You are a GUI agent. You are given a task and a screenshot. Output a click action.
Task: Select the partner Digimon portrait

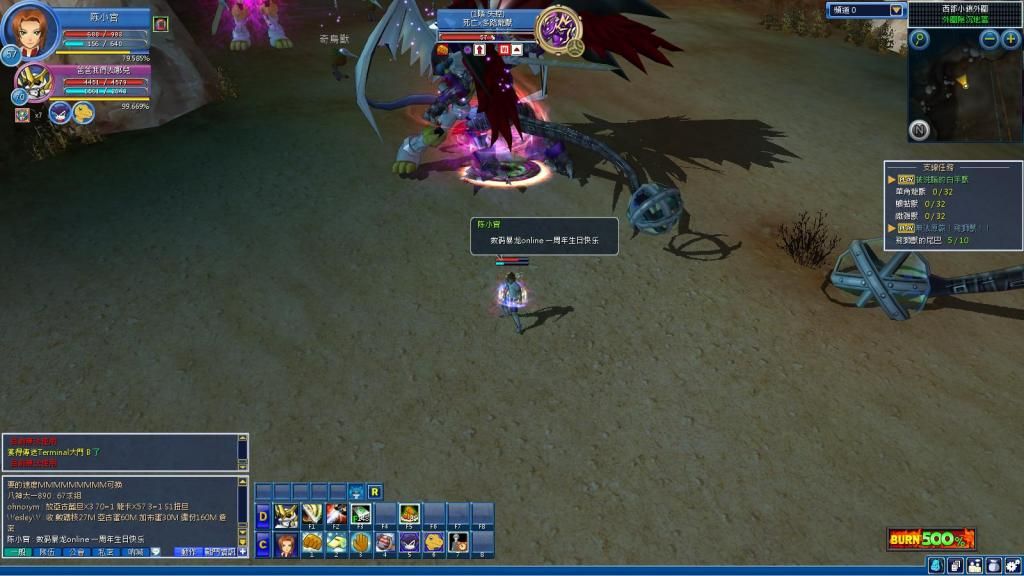tap(37, 81)
